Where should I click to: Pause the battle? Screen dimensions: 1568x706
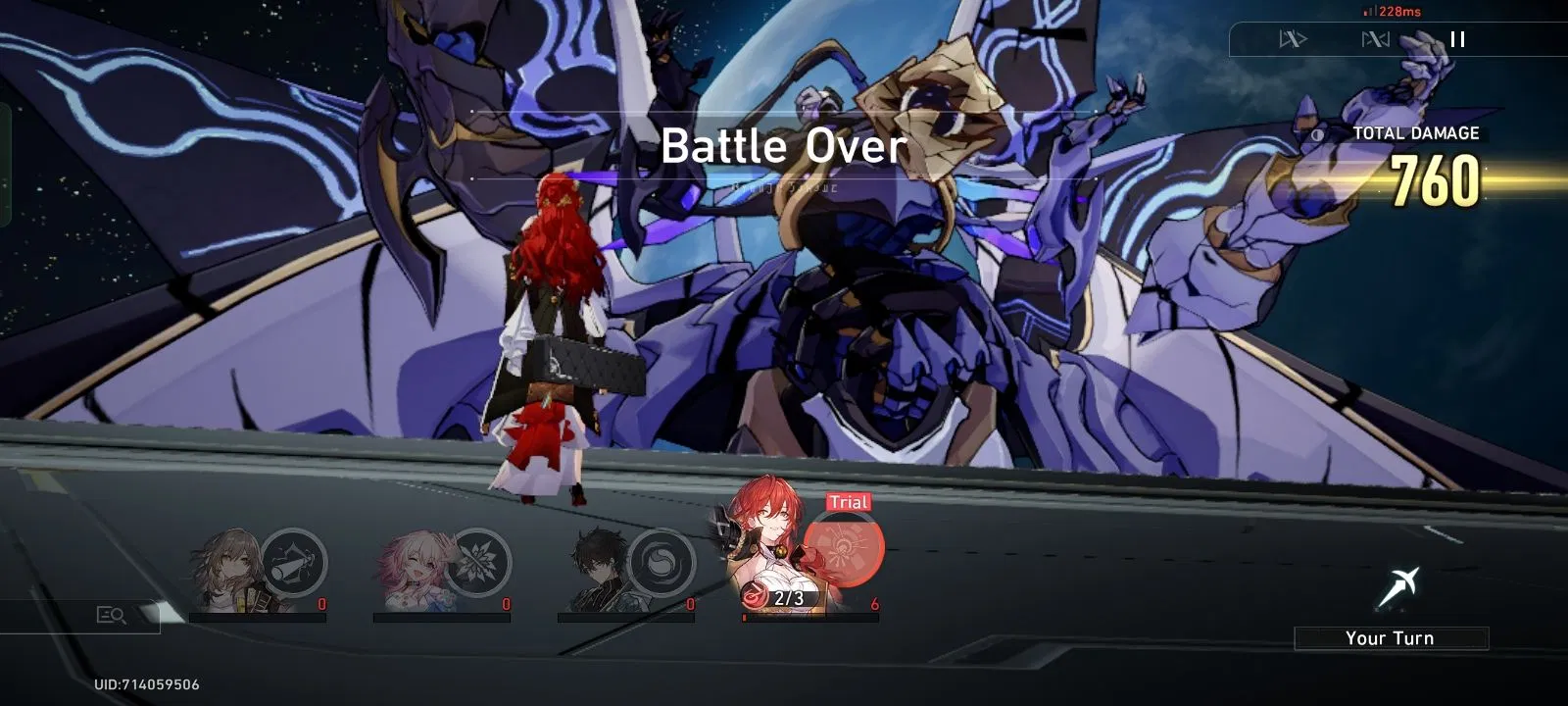click(1457, 40)
